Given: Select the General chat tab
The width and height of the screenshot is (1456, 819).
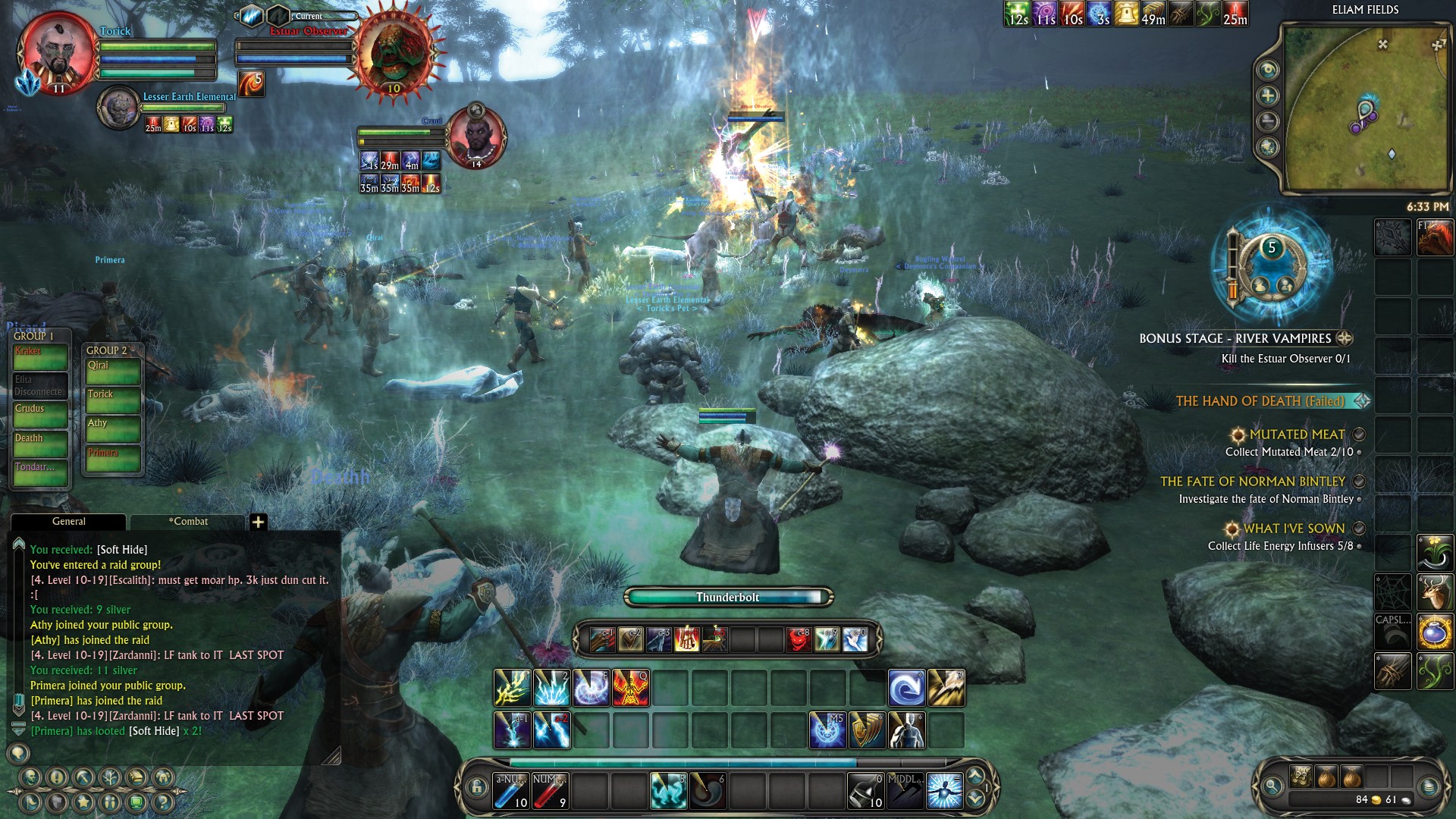Looking at the screenshot, I should click(x=68, y=522).
